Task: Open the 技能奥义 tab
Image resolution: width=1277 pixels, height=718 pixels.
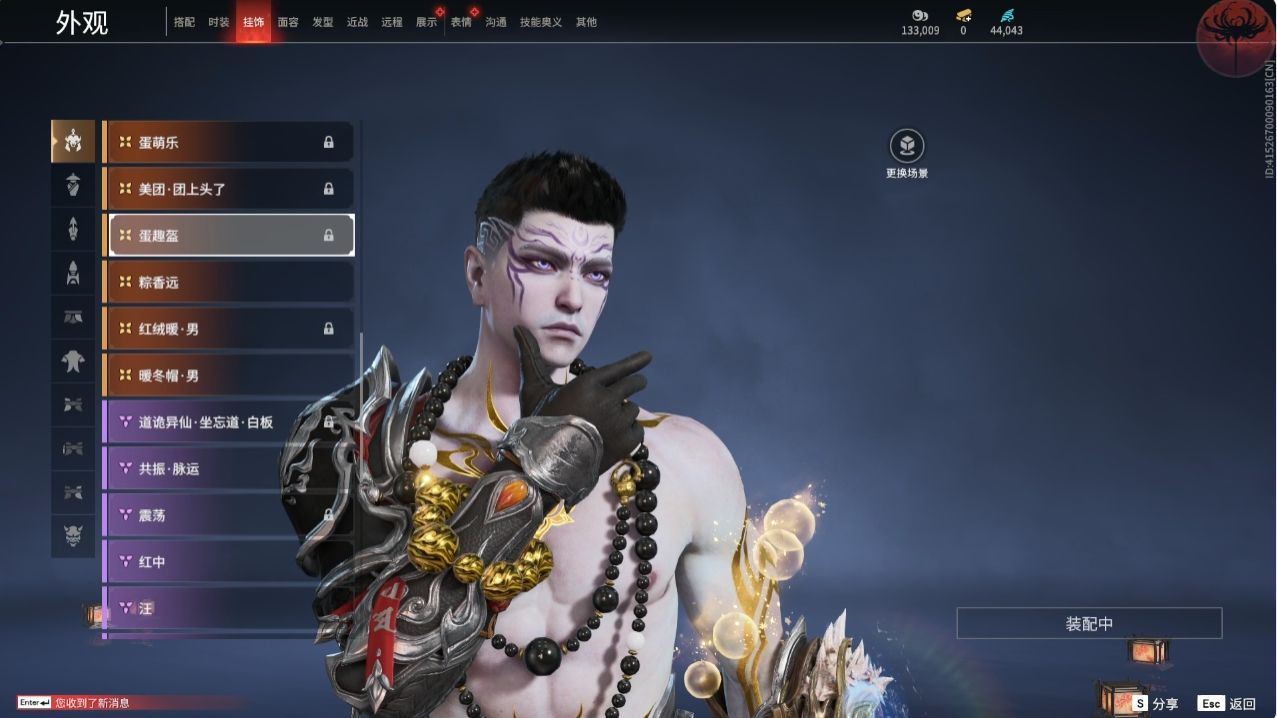Action: tap(540, 22)
